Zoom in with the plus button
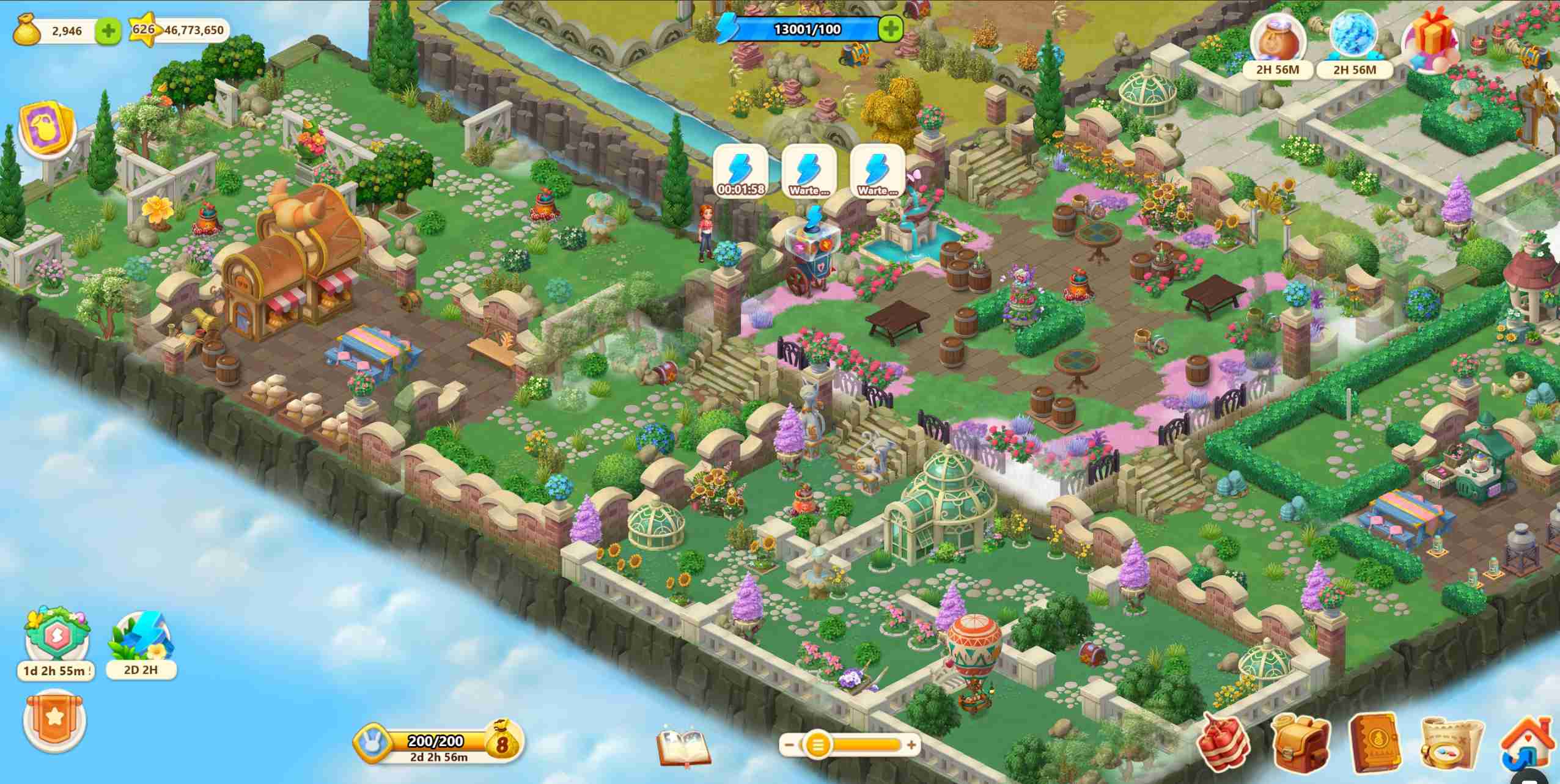Screen dimensions: 1560x784 pos(912,745)
